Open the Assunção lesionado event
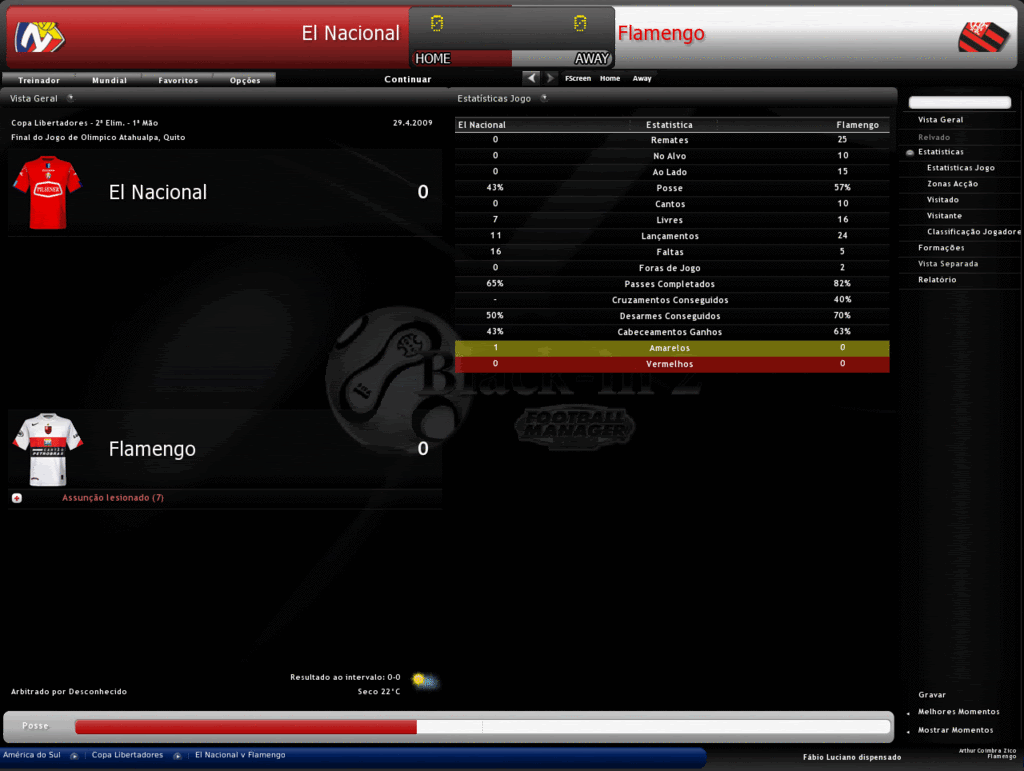Screen dimensions: 1024x771 [x=113, y=498]
